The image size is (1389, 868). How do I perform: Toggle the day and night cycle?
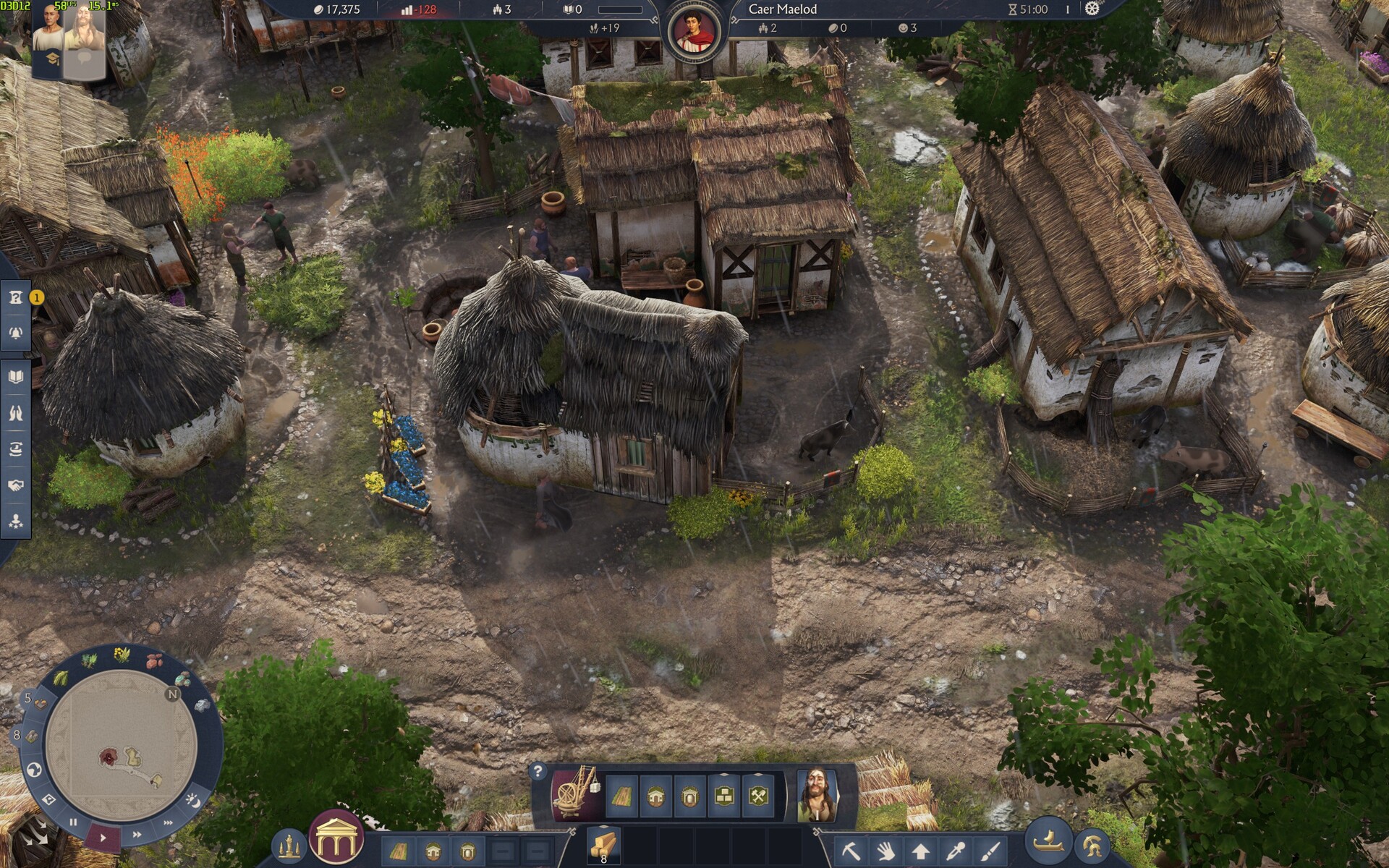pyautogui.click(x=193, y=799)
